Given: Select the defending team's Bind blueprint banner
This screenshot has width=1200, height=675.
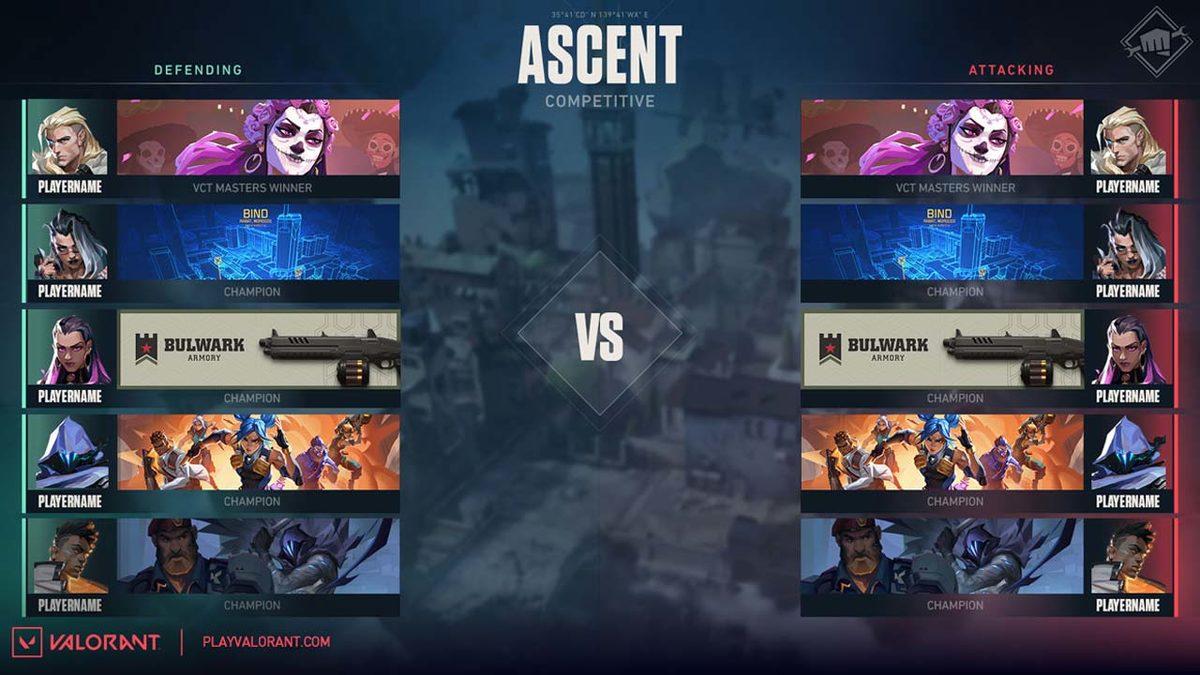Looking at the screenshot, I should (x=258, y=242).
